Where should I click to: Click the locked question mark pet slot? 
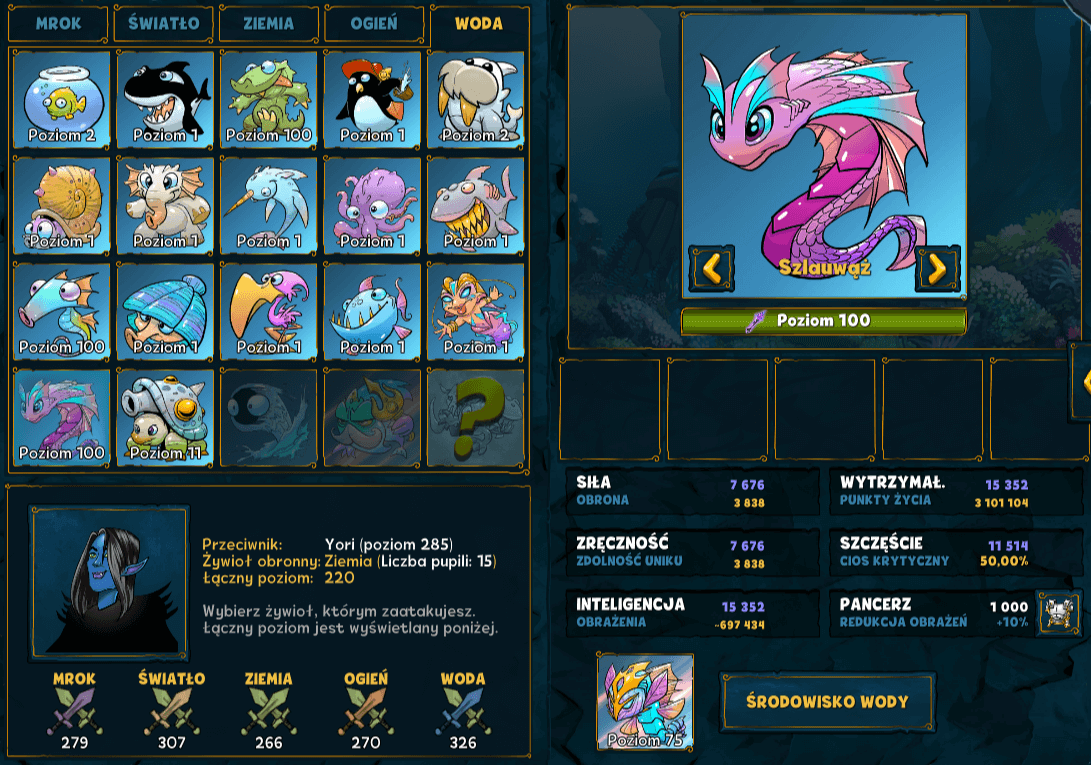(475, 417)
